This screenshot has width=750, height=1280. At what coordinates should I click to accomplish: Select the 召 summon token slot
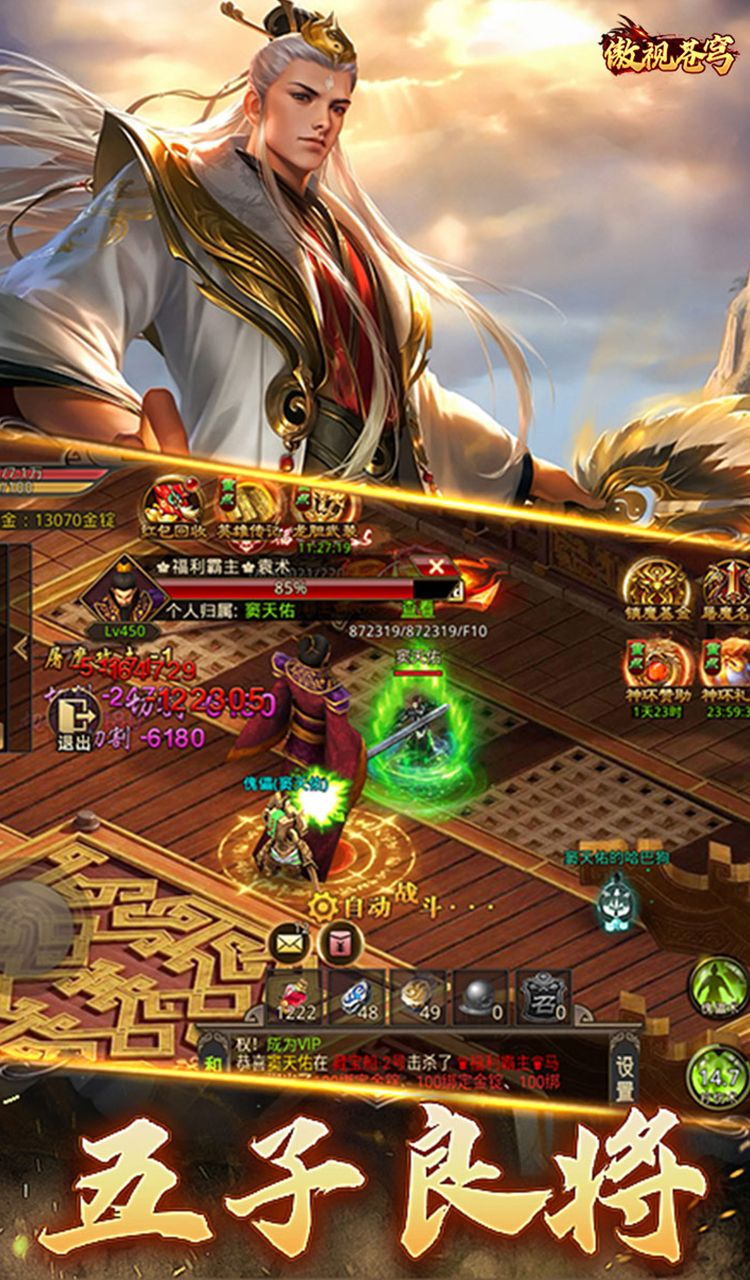545,997
